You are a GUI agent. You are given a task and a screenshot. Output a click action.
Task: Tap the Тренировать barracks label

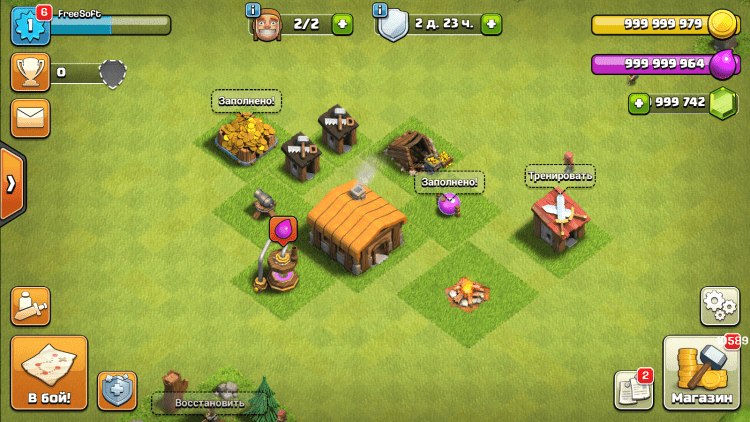pyautogui.click(x=560, y=176)
